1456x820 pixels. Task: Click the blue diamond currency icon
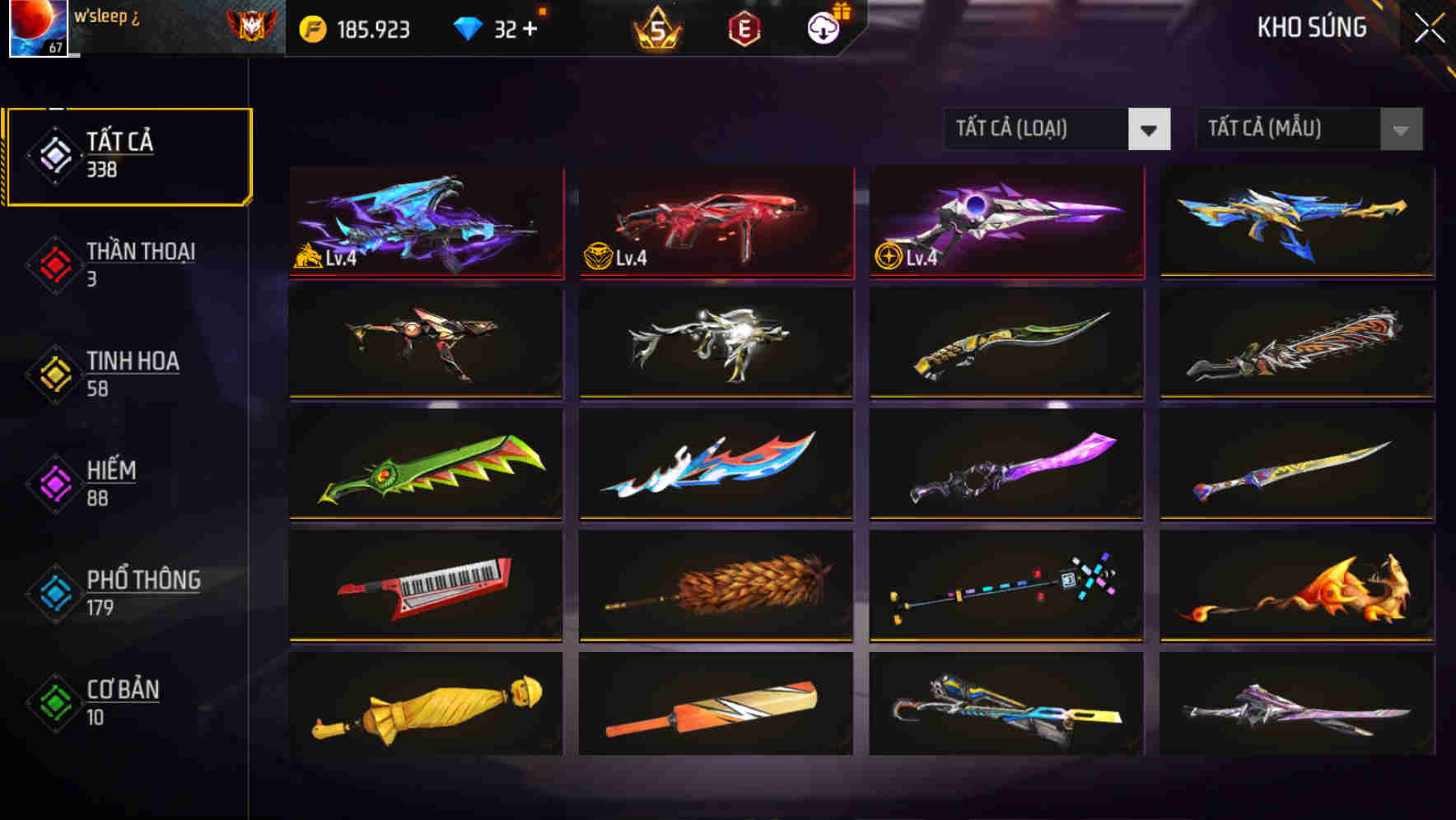click(468, 27)
